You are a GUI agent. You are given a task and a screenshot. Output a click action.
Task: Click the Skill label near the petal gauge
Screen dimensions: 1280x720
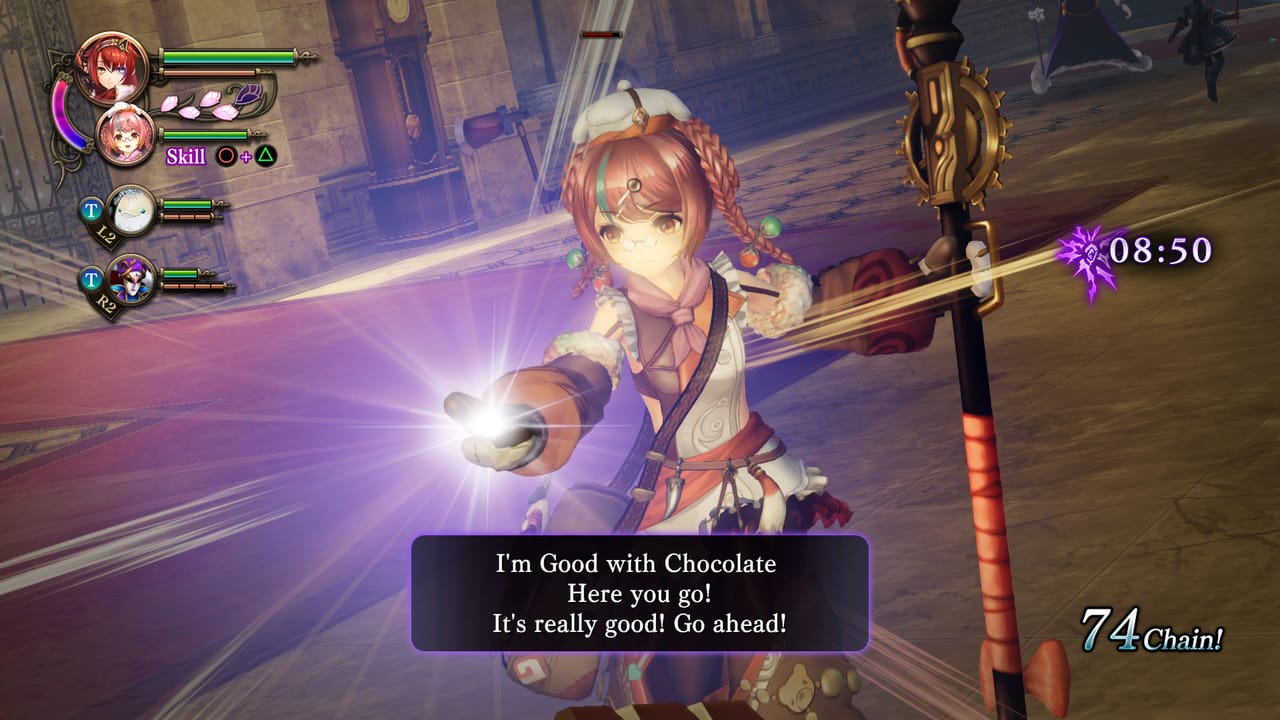(x=187, y=156)
